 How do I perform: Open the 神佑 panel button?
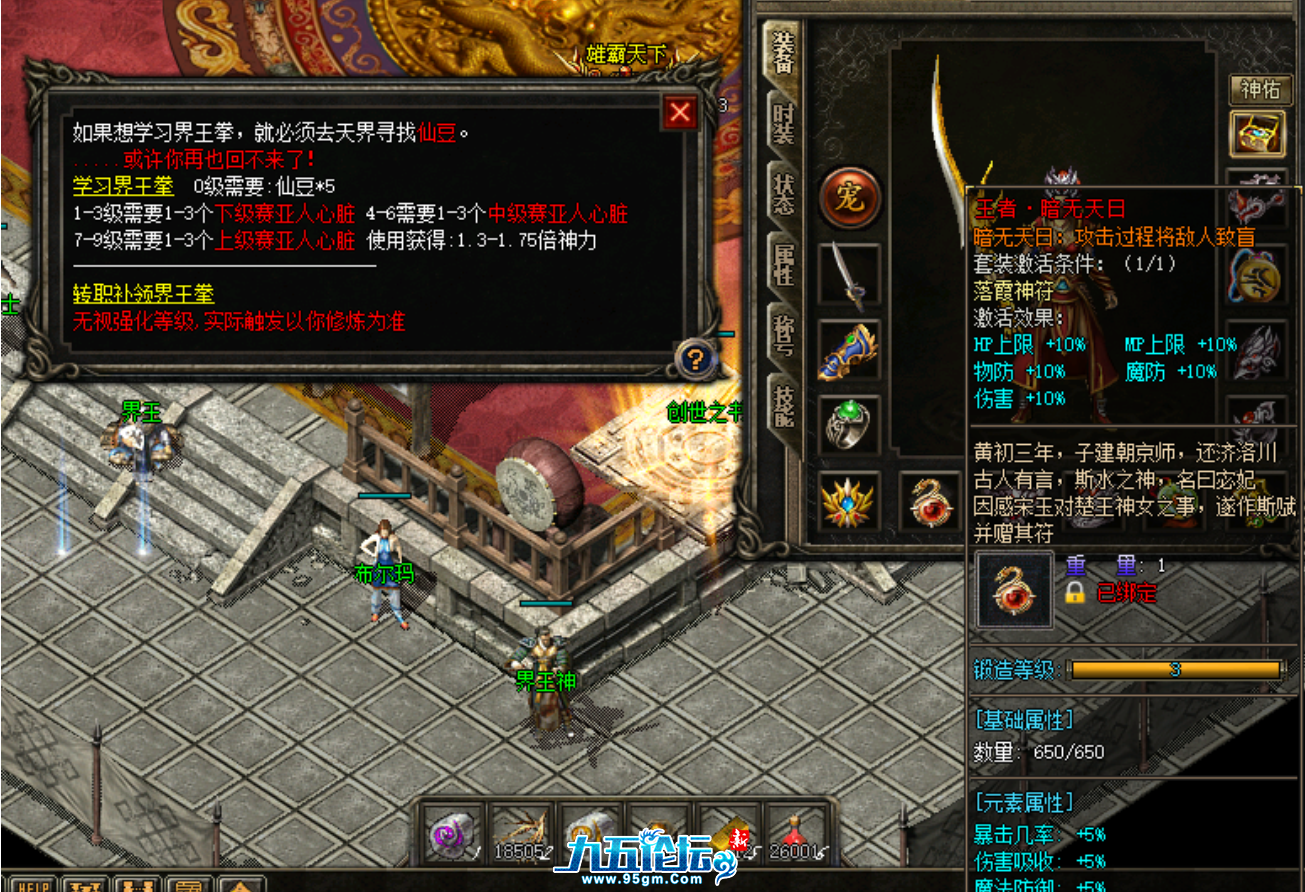pos(1260,91)
